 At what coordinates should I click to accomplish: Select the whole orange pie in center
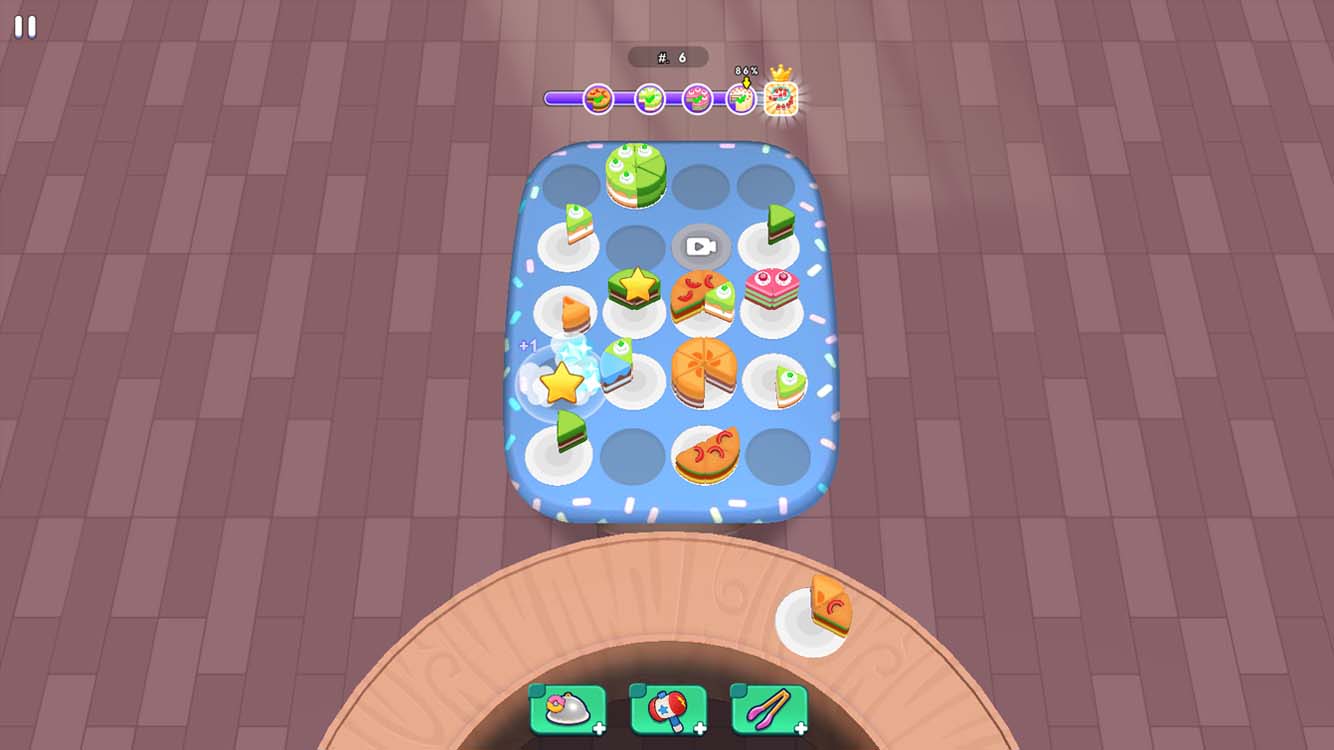(705, 372)
